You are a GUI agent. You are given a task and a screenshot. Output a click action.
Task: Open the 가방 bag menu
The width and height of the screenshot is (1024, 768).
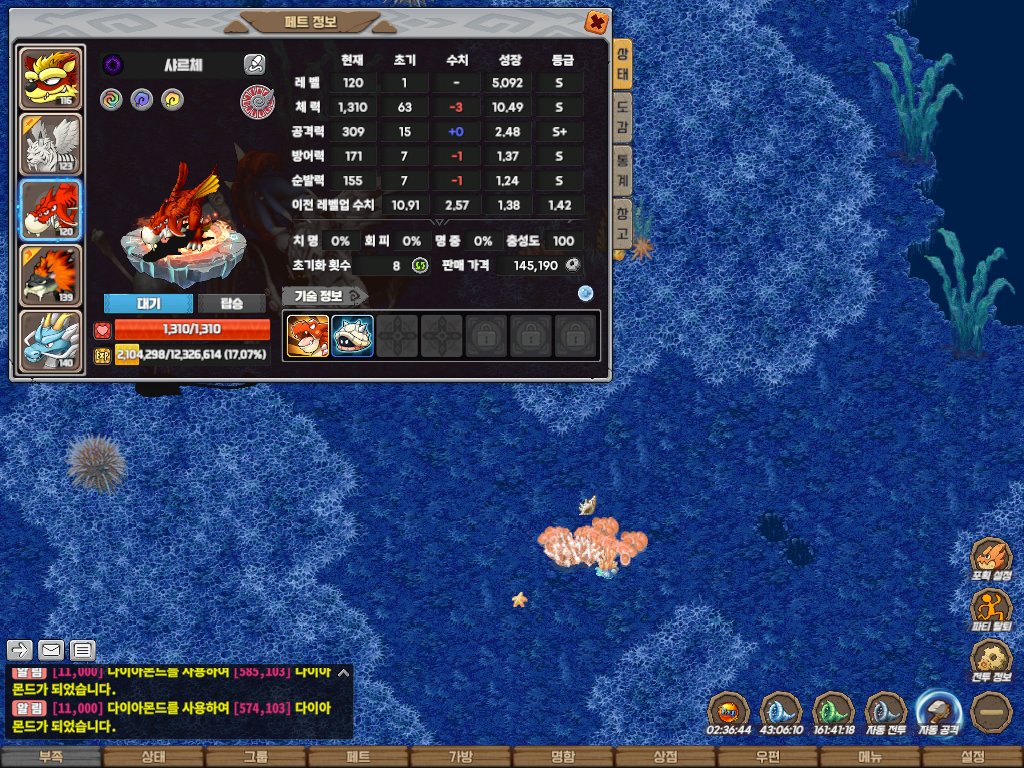[x=459, y=757]
